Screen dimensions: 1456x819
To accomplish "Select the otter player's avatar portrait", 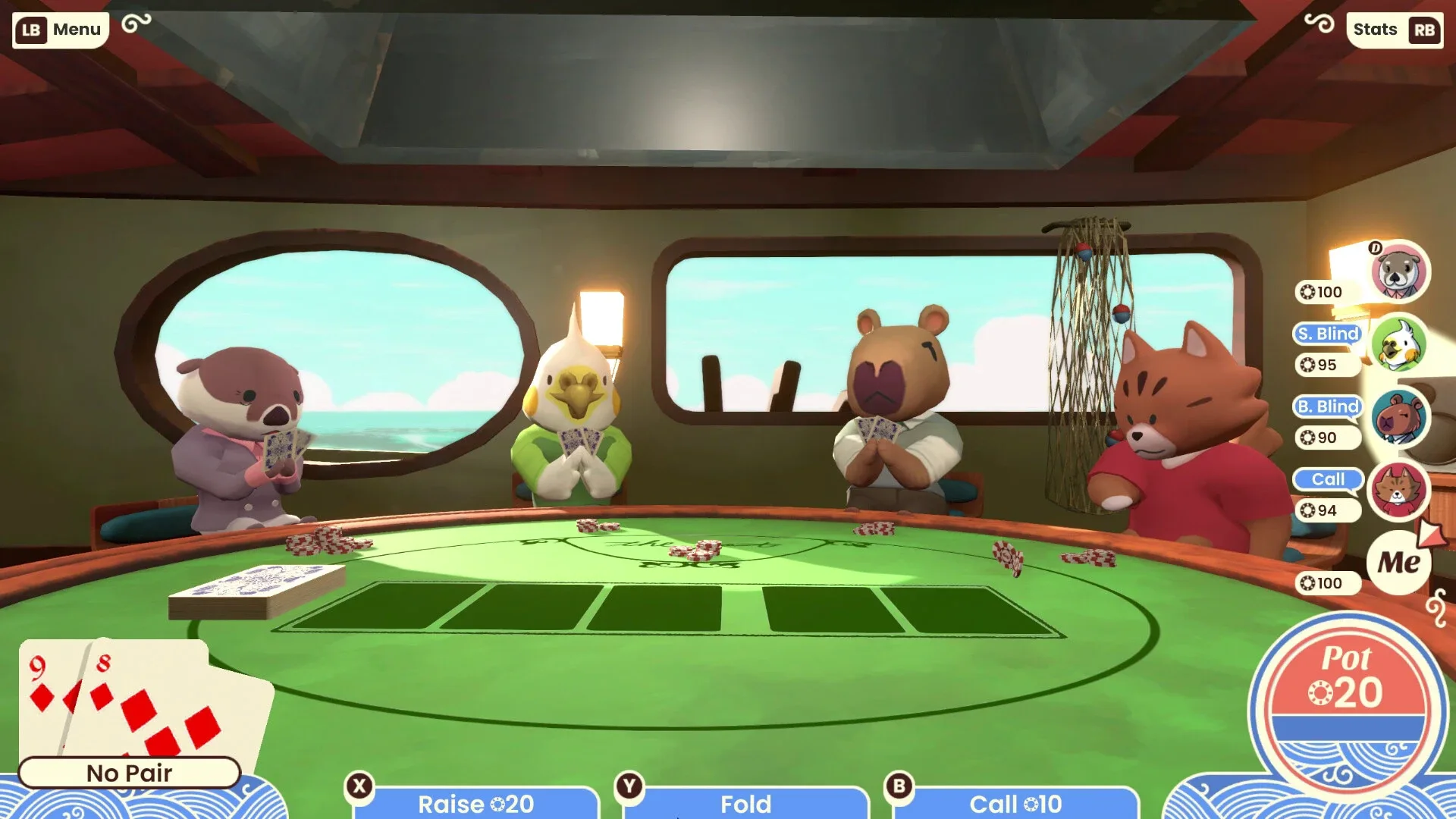I will [x=1399, y=273].
